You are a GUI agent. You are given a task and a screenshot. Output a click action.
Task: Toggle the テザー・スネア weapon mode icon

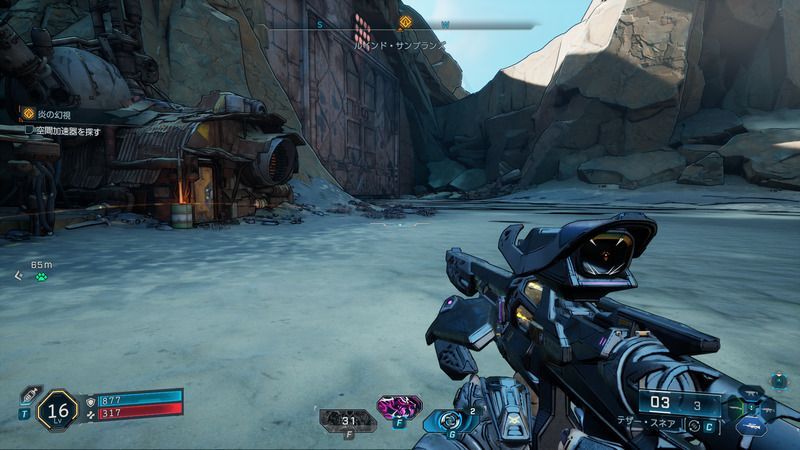tap(694, 425)
